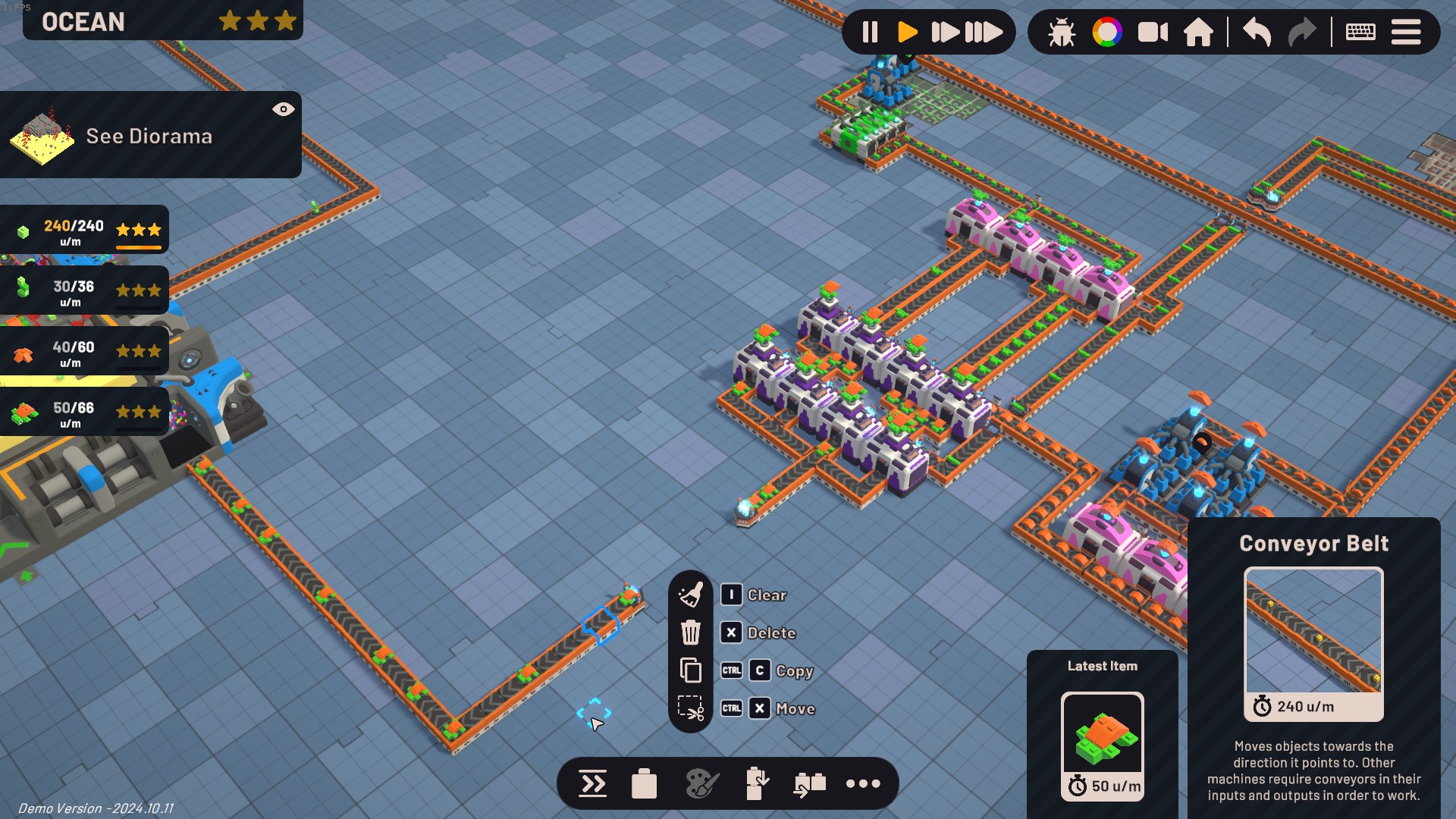Show the keyboard shortcuts panel

tap(1360, 32)
